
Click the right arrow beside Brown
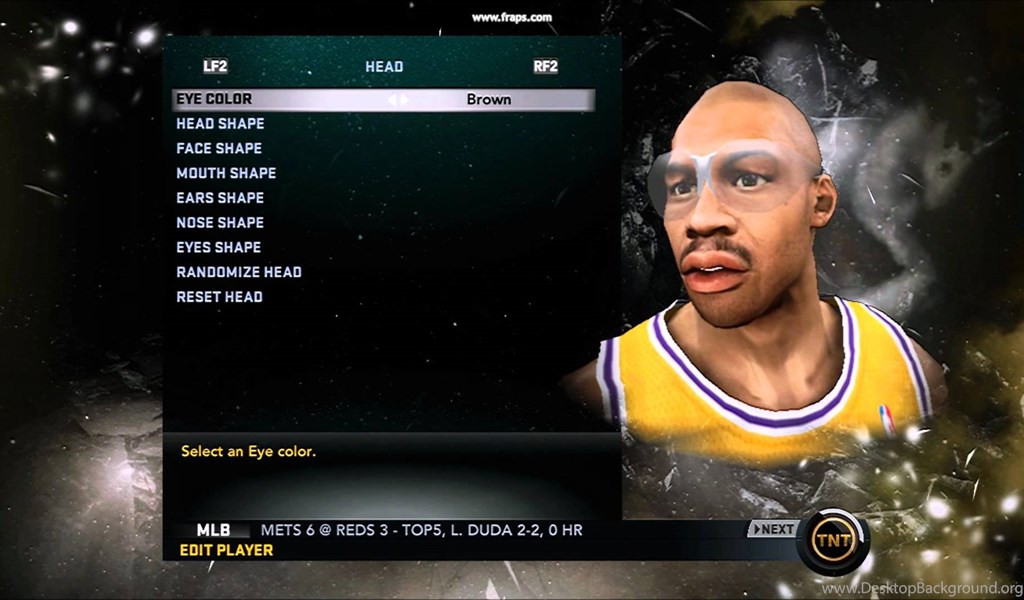405,100
